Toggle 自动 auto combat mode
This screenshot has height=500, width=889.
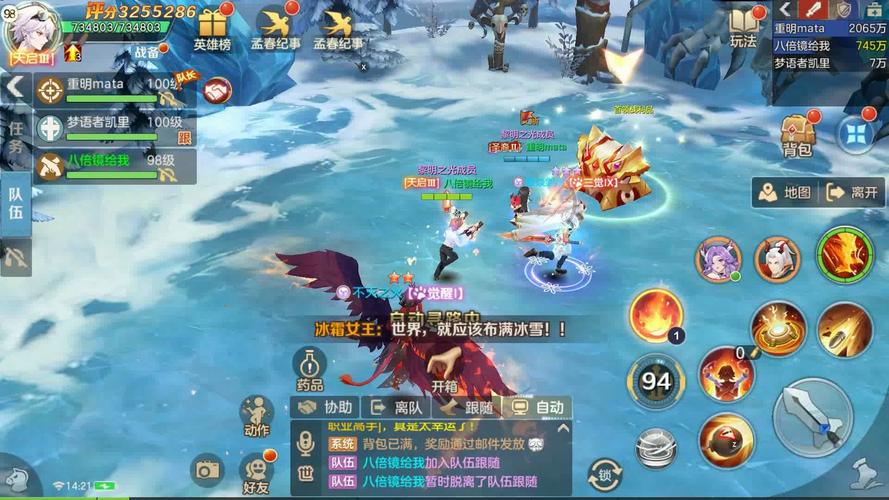click(538, 407)
